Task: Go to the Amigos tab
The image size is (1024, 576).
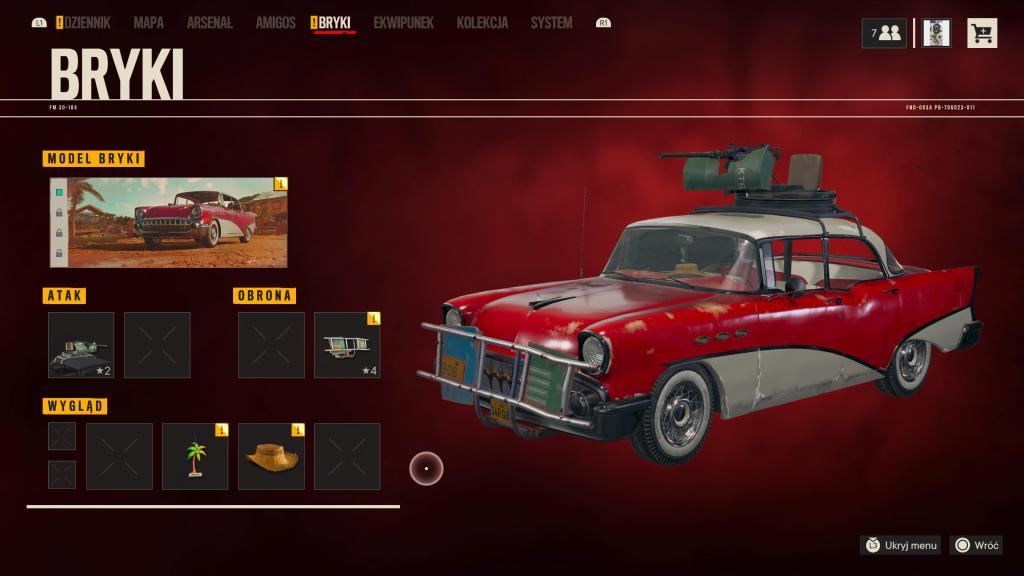Action: tap(275, 22)
